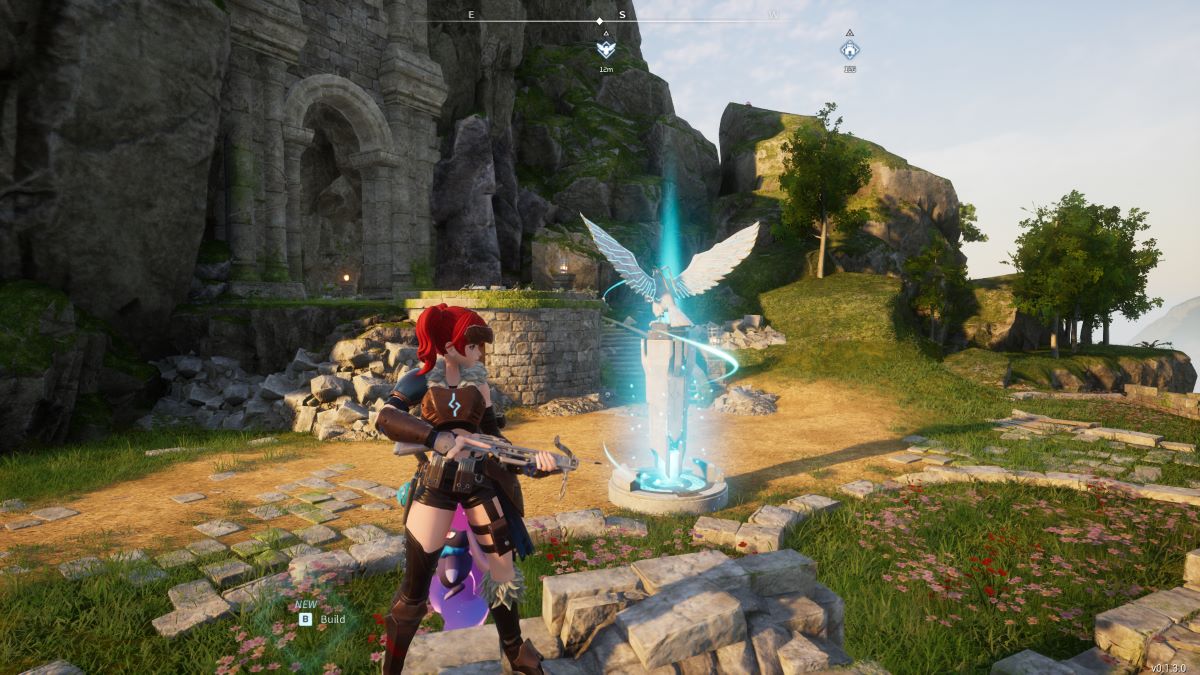Select the base camp marker icon

click(849, 49)
